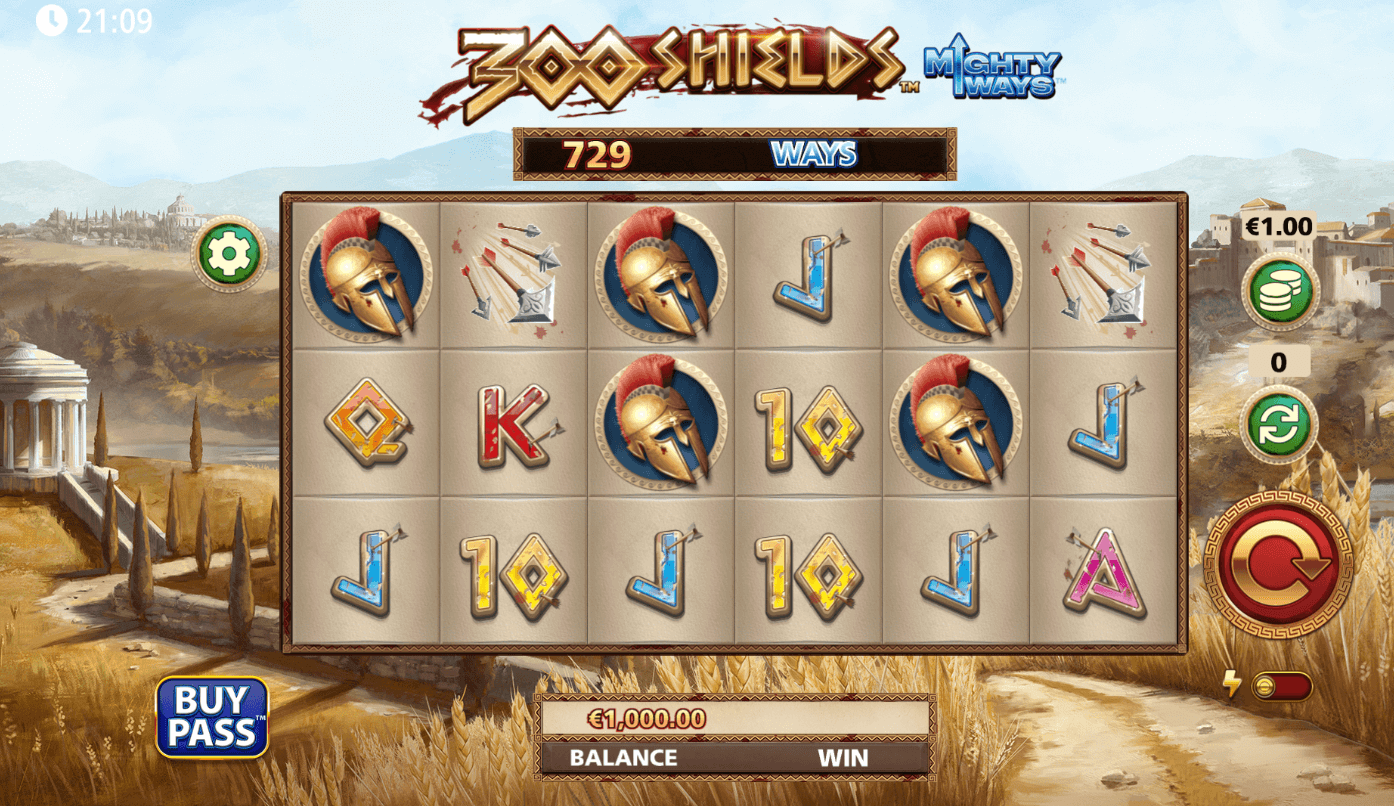Viewport: 1394px width, 806px height.
Task: Spin the reels with the red button
Action: click(1279, 563)
